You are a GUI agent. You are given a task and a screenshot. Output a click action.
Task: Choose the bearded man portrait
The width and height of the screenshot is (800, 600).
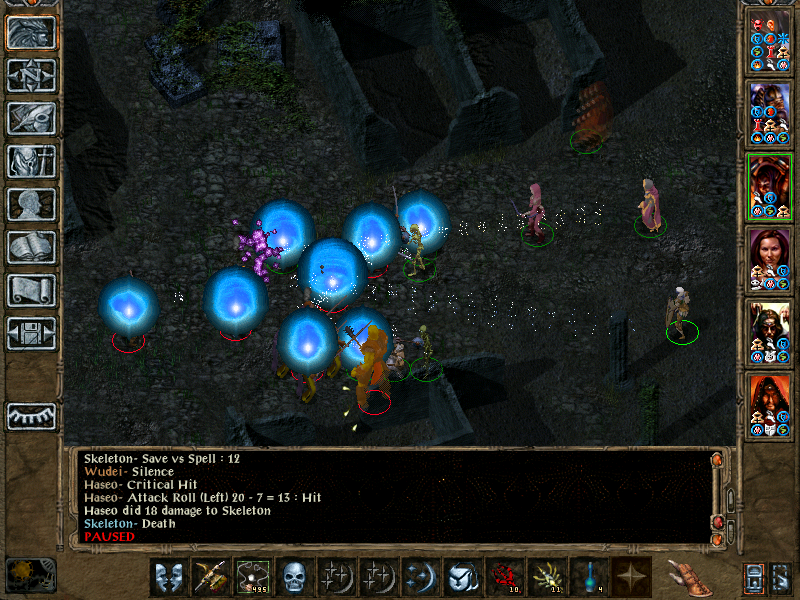[769, 333]
